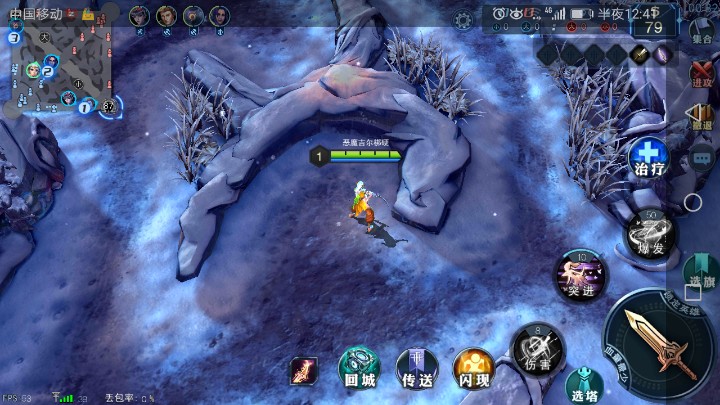This screenshot has width=720, height=405.
Task: Open the chat bubble button
Action: (x=702, y=156)
